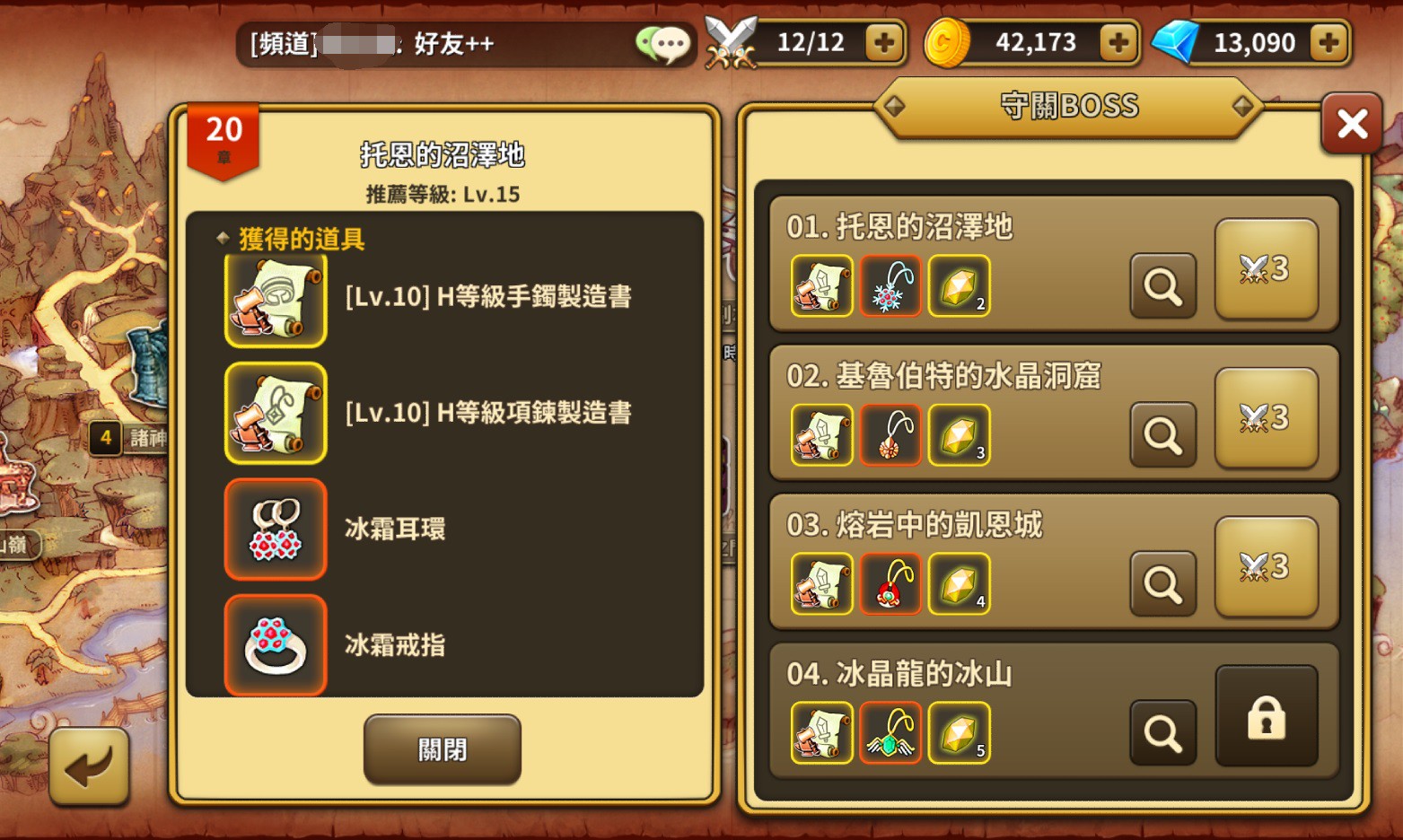
Task: Click the [Lv.10] H等級項鍊製造書 scroll icon
Action: 275,414
